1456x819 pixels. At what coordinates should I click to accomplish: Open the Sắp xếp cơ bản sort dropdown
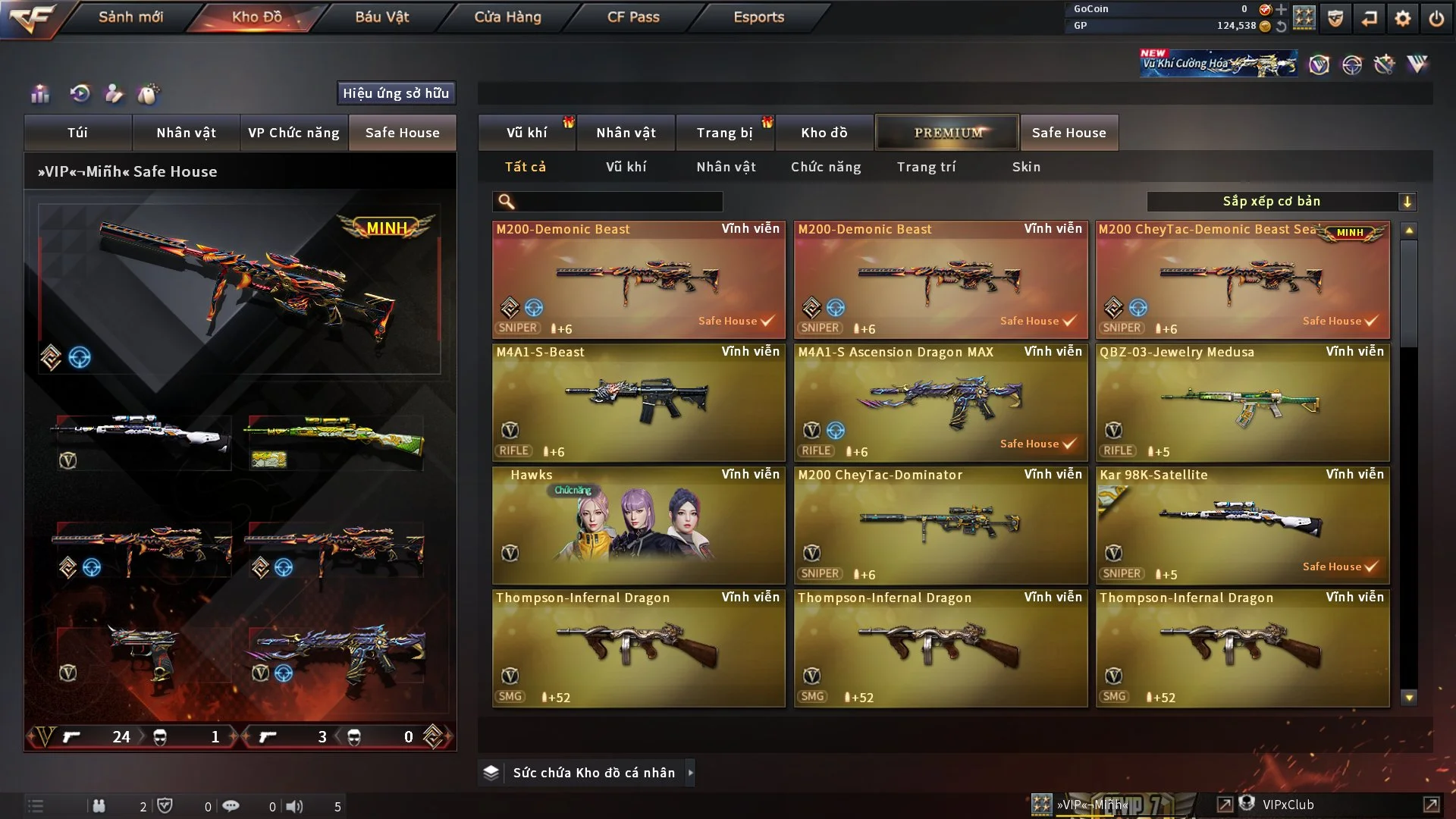(1281, 202)
